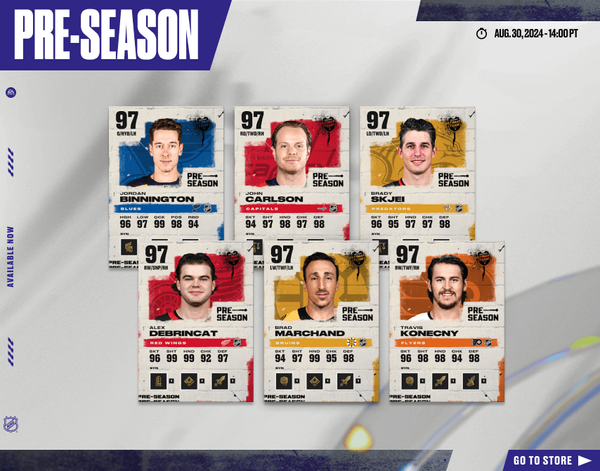Image resolution: width=600 pixels, height=471 pixels.
Task: Choose the Brad Marchand Bruins card
Action: [320, 320]
